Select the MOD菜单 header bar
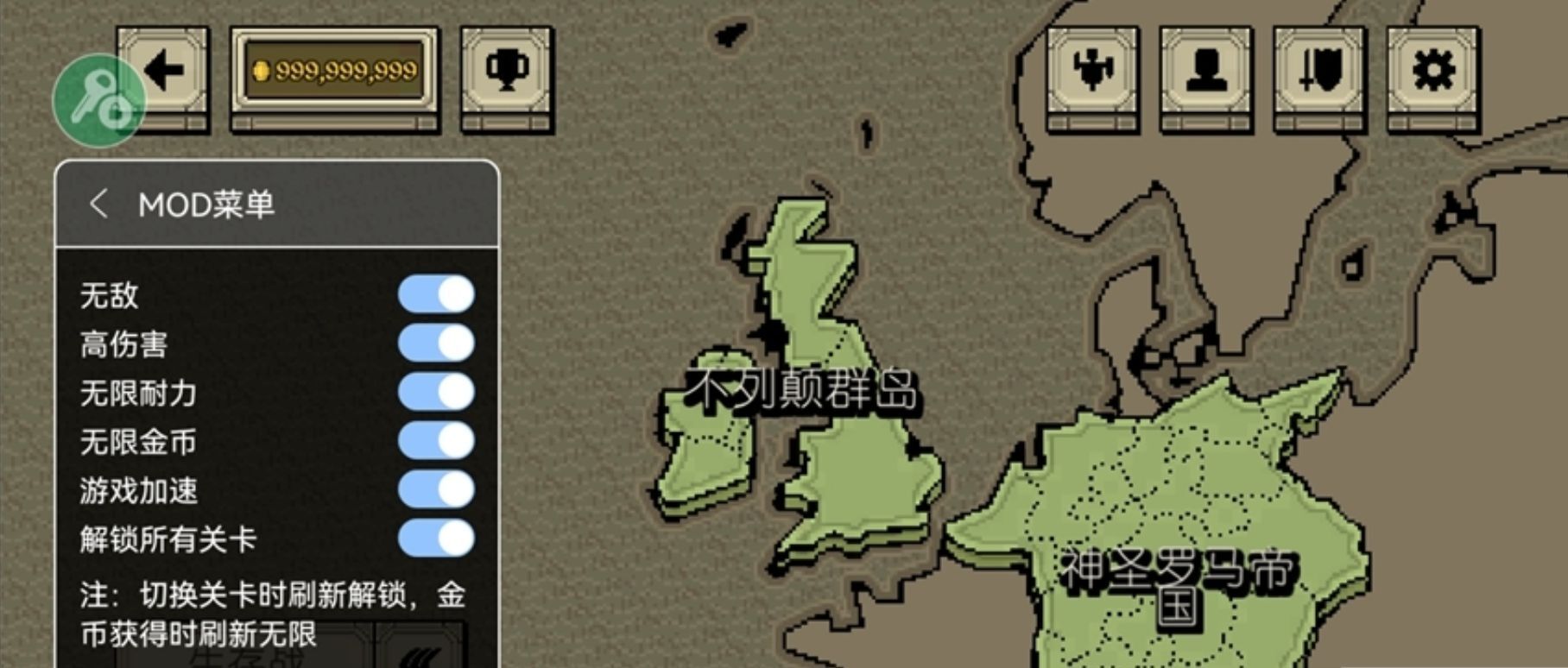Image resolution: width=1568 pixels, height=668 pixels. point(207,203)
